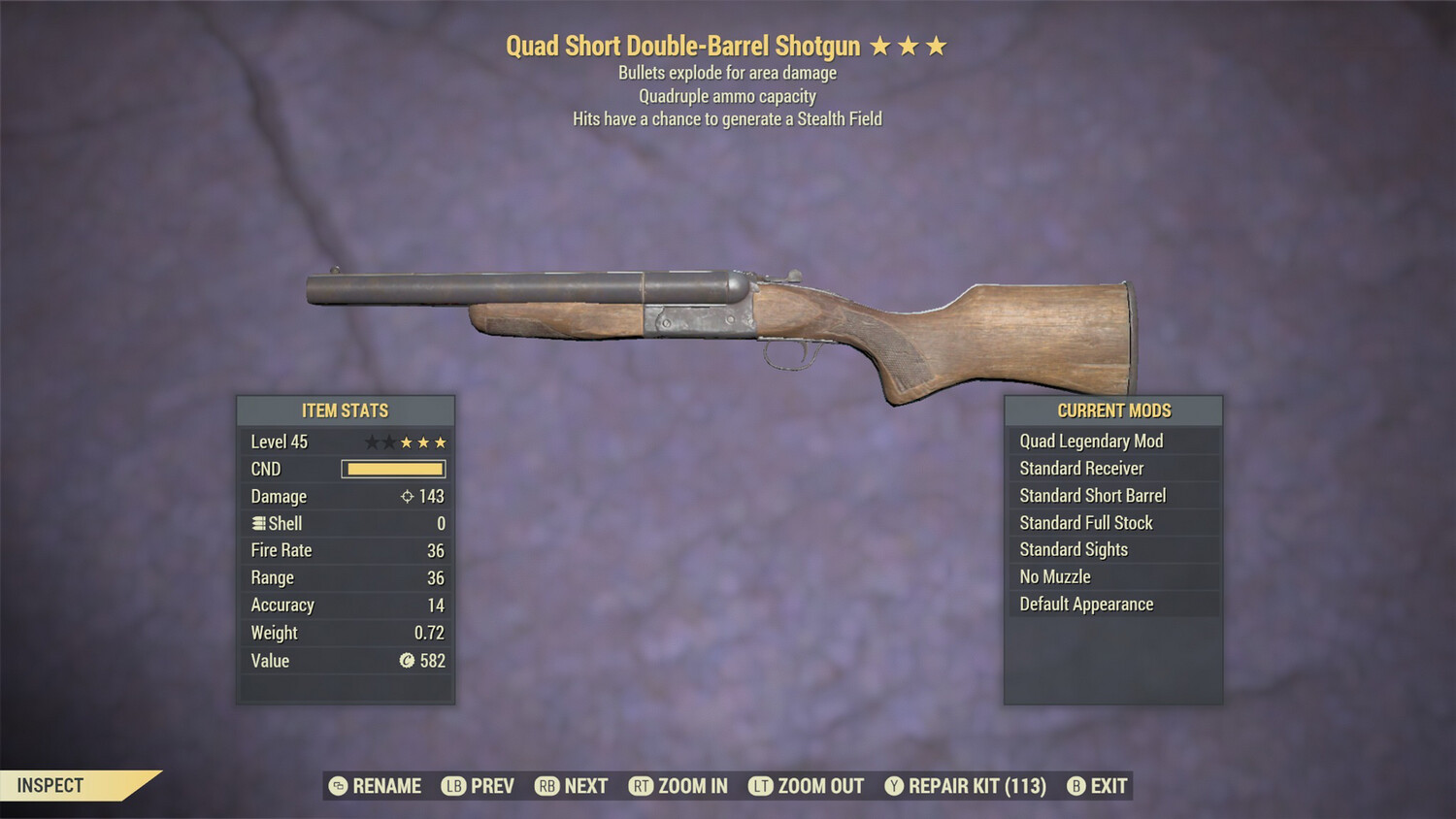This screenshot has height=819, width=1456.
Task: Click the B icon next to EXIT
Action: point(1075,786)
